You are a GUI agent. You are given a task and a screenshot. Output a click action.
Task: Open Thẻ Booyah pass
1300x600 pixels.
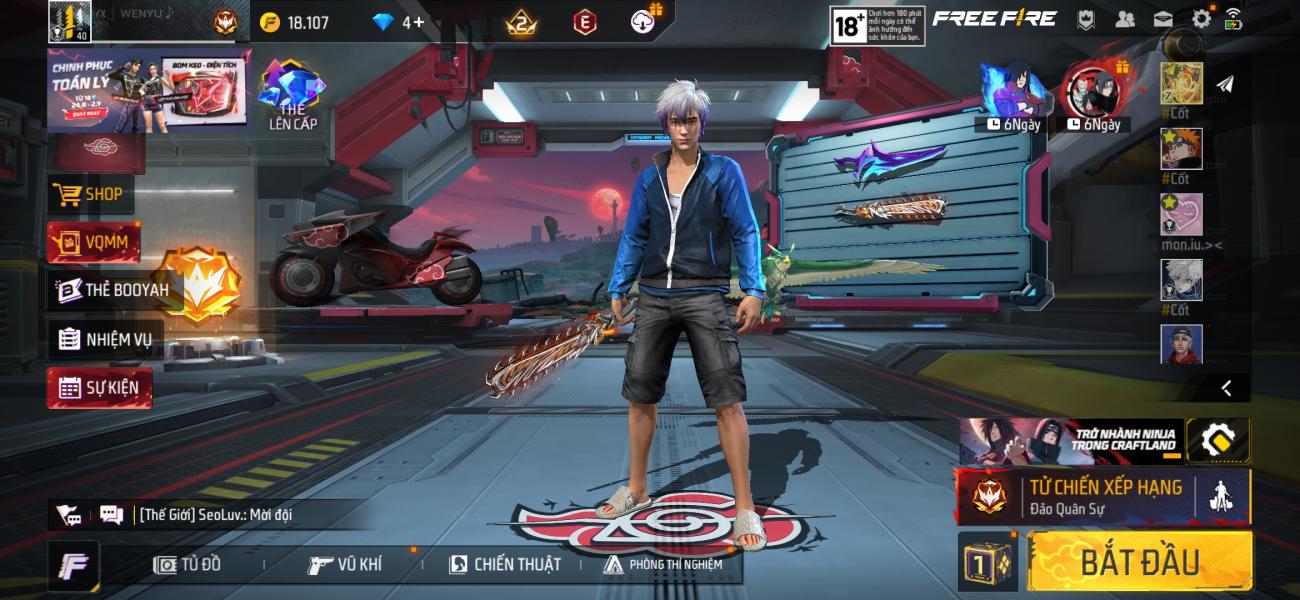(x=112, y=290)
